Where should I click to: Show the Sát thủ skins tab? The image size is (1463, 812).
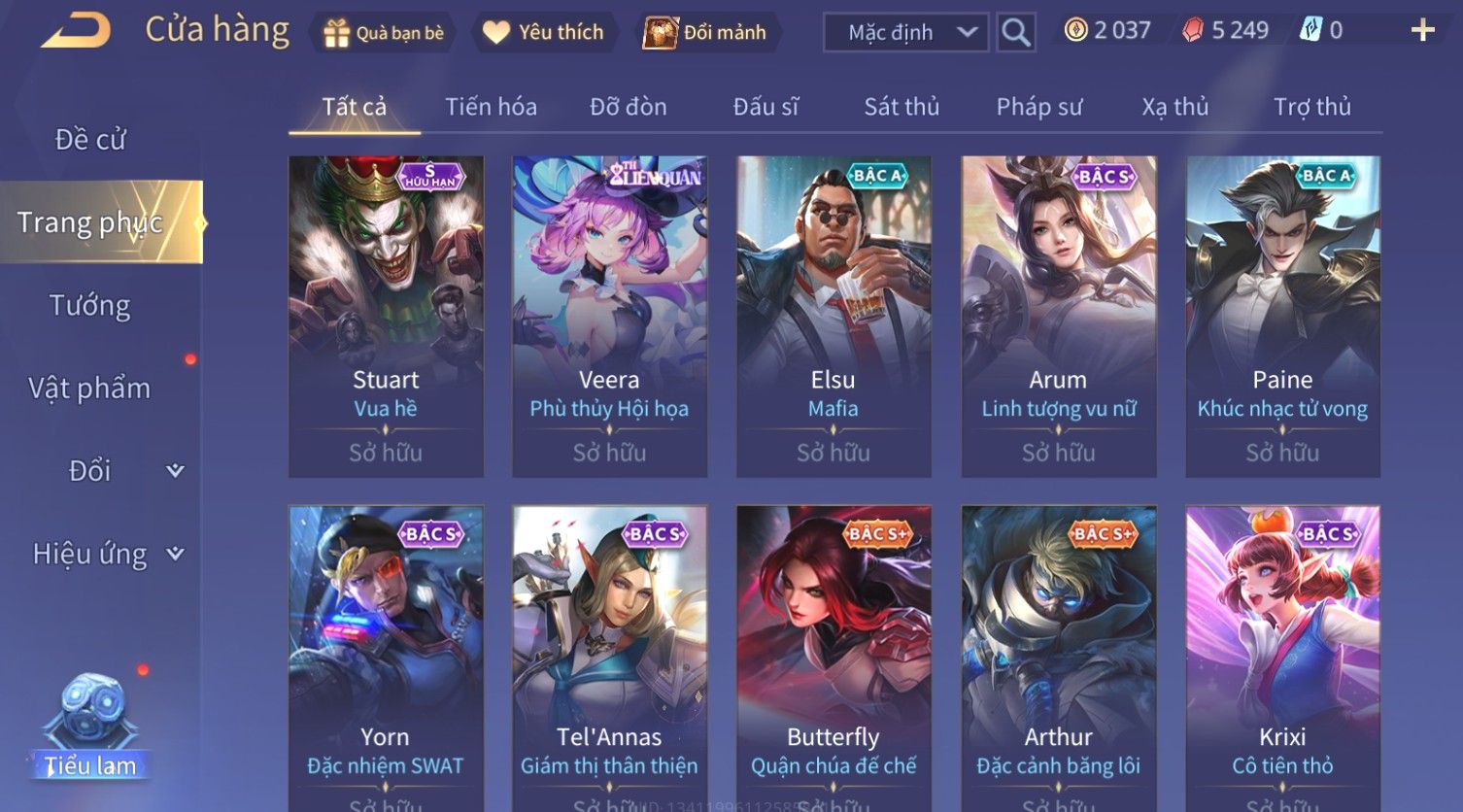[x=902, y=107]
